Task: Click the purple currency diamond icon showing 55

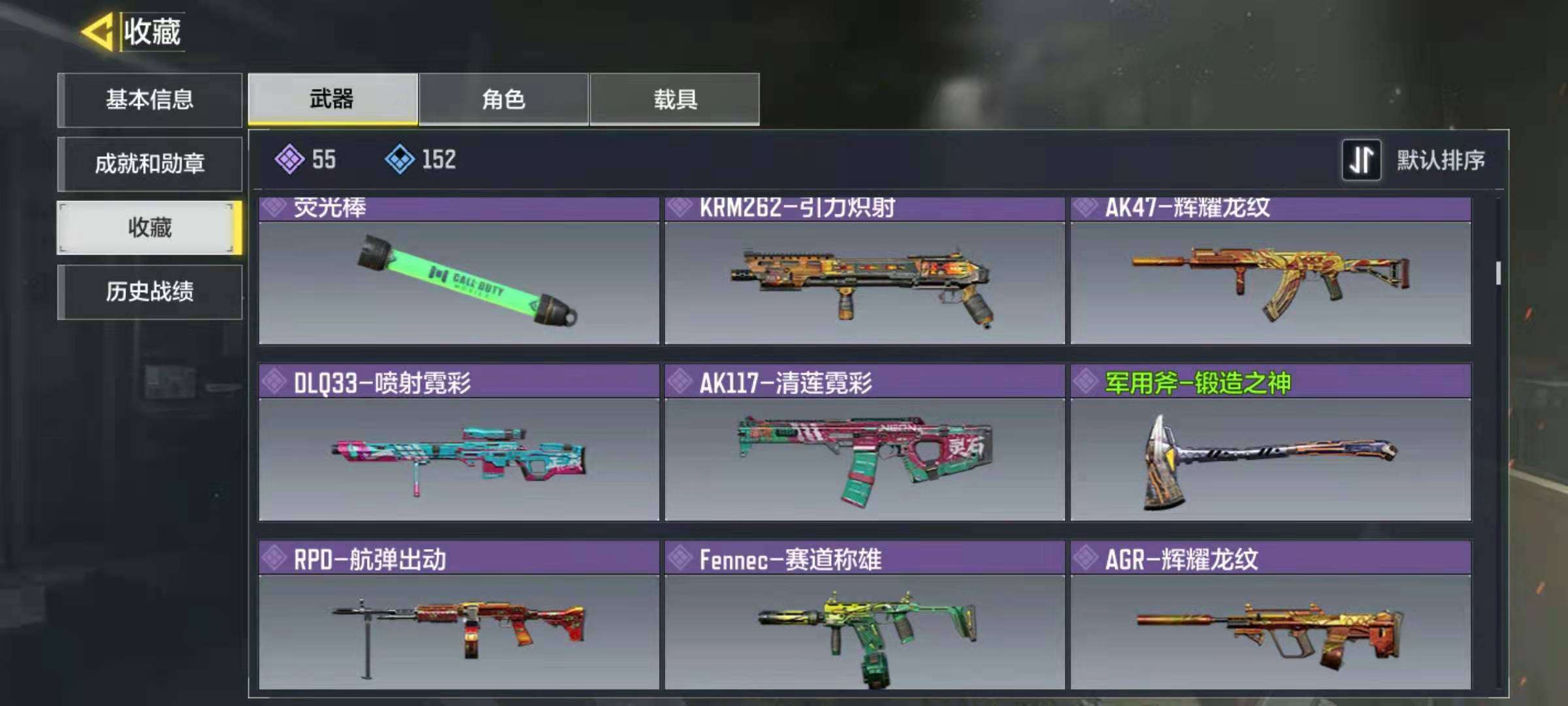Action: click(x=289, y=159)
